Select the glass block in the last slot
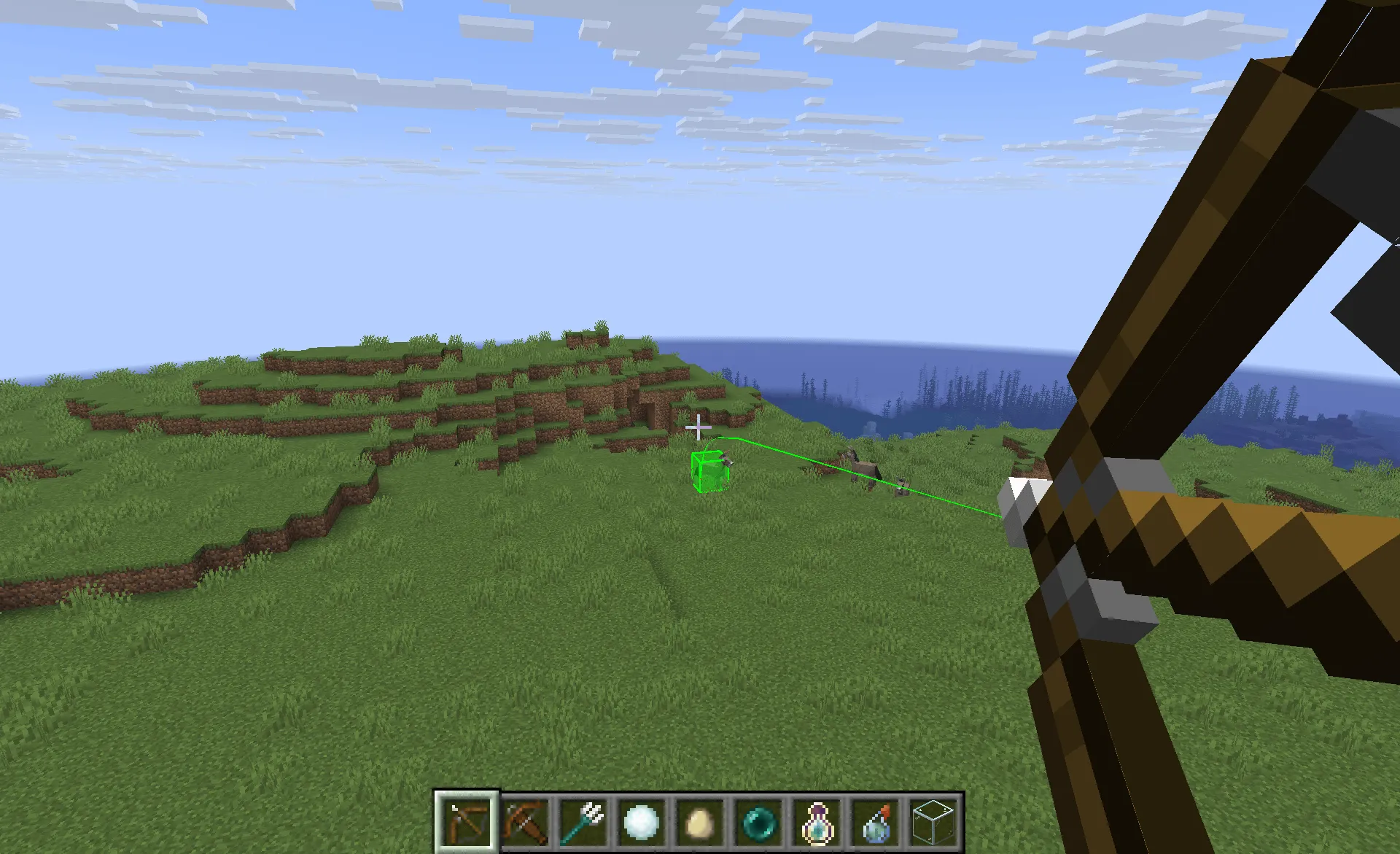1400x854 pixels. coord(935,822)
